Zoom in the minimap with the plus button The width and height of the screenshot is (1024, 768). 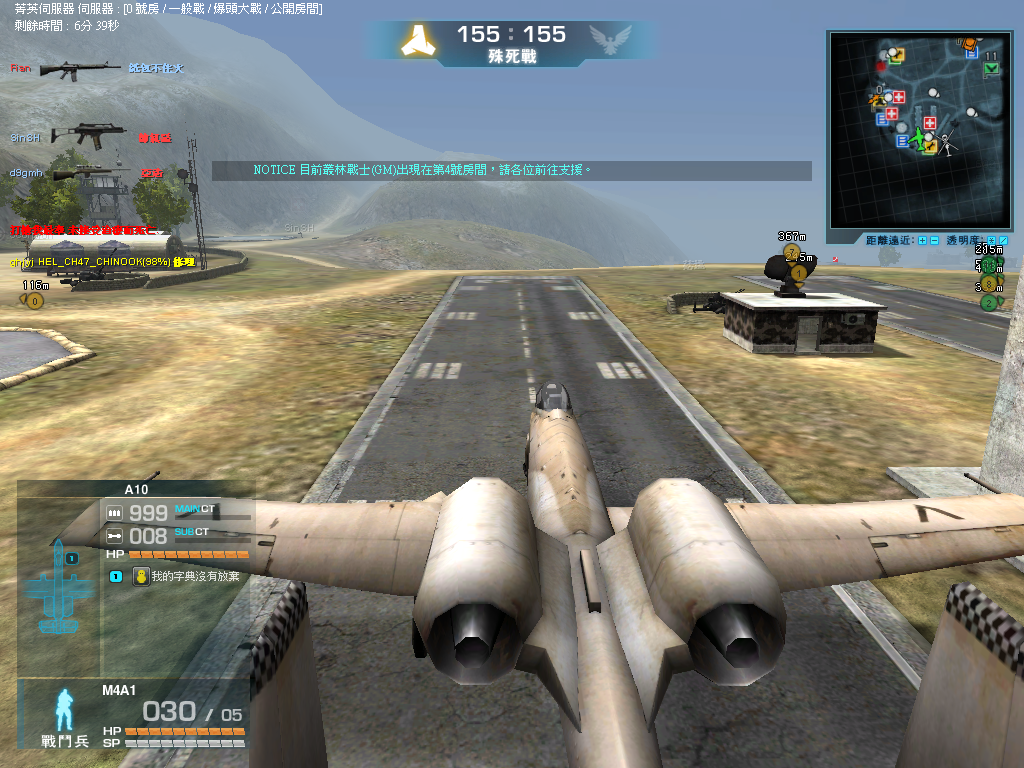(921, 240)
